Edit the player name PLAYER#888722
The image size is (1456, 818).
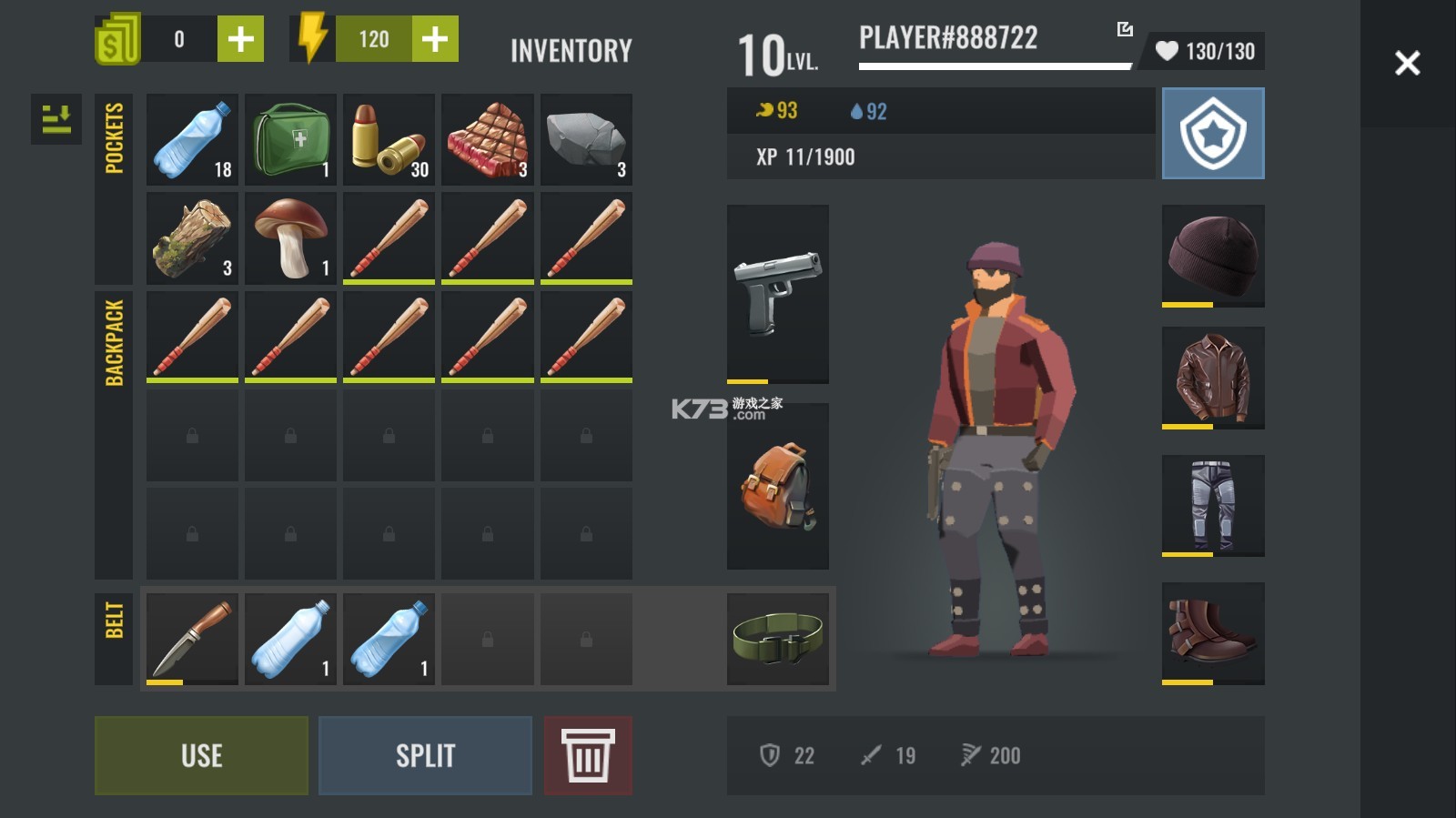click(1125, 30)
